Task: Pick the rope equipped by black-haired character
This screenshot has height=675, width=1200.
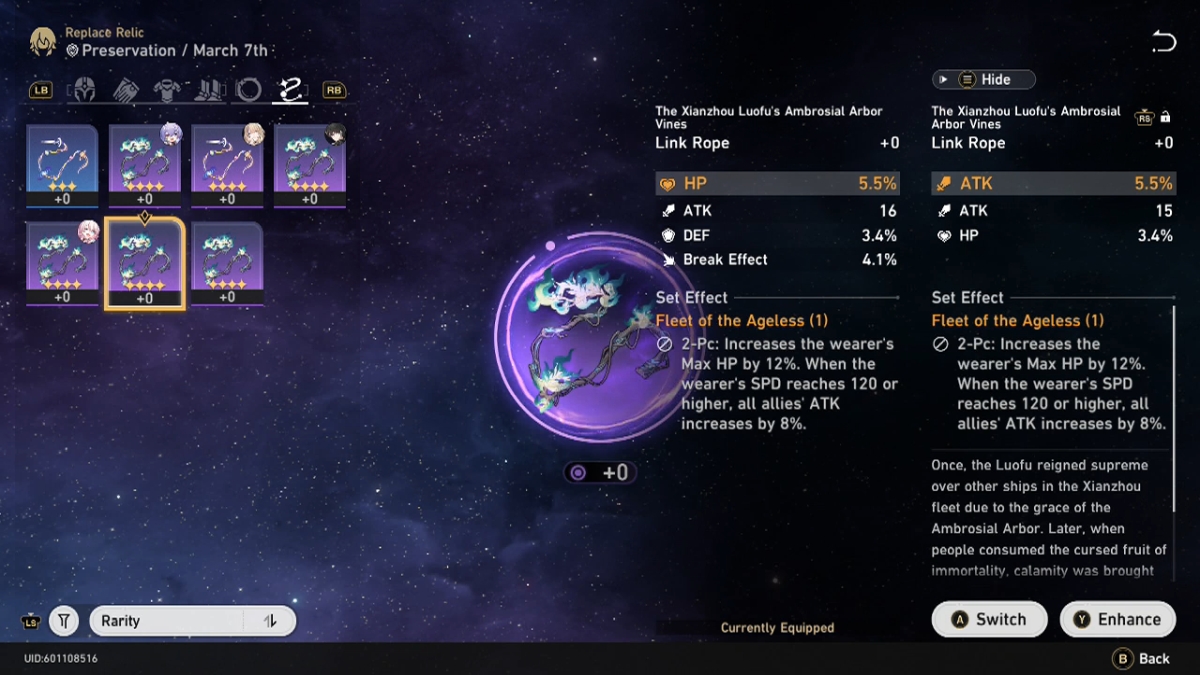Action: [x=310, y=165]
